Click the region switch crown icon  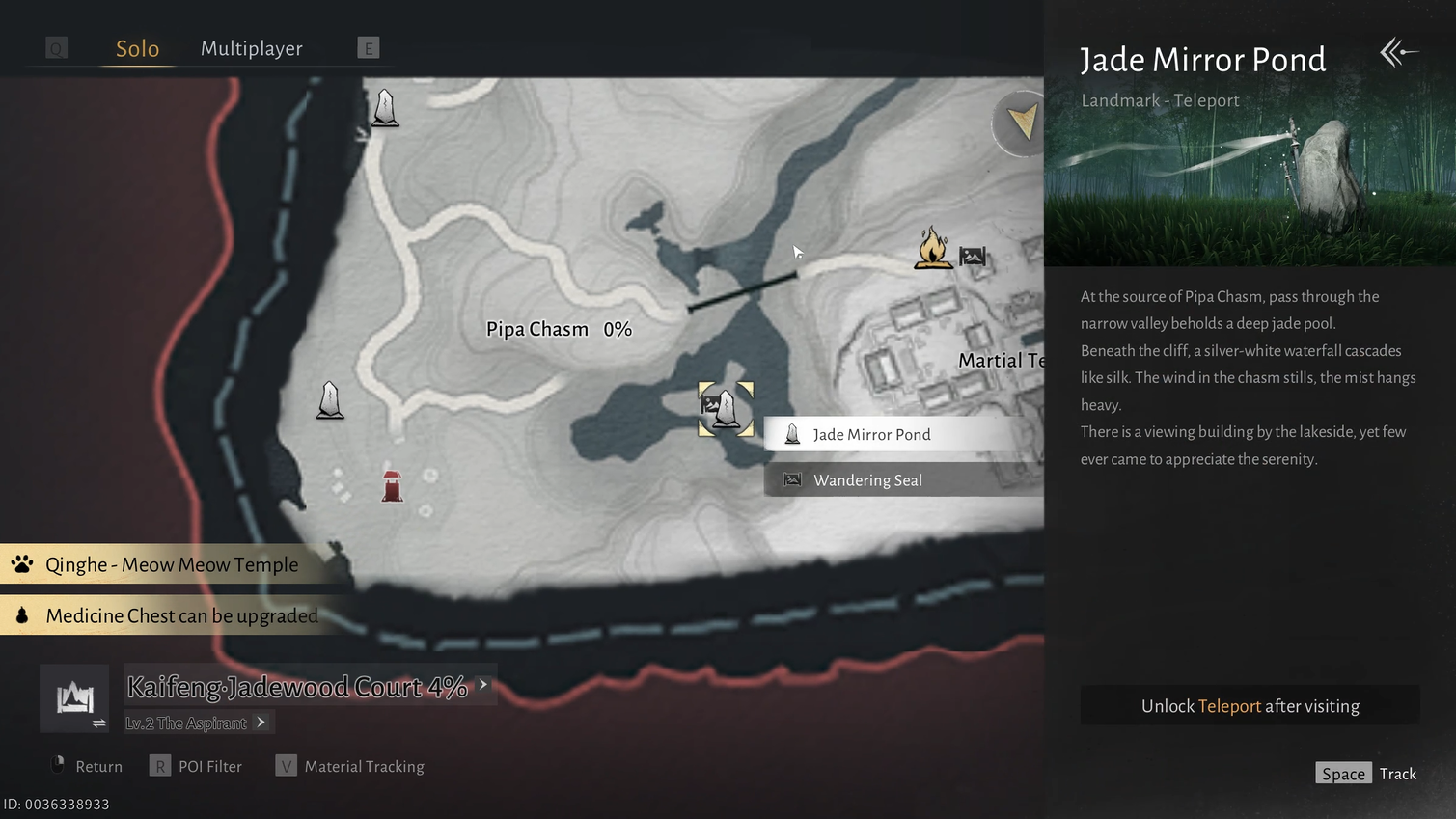75,697
